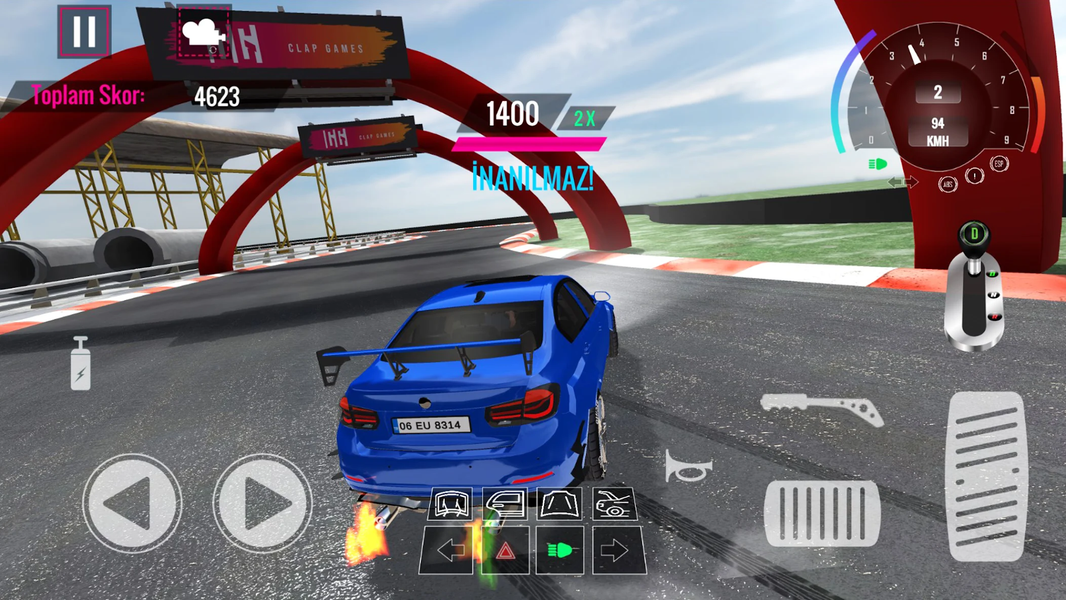The width and height of the screenshot is (1066, 600).
Task: Turn on the left turn signal
Action: click(x=450, y=551)
